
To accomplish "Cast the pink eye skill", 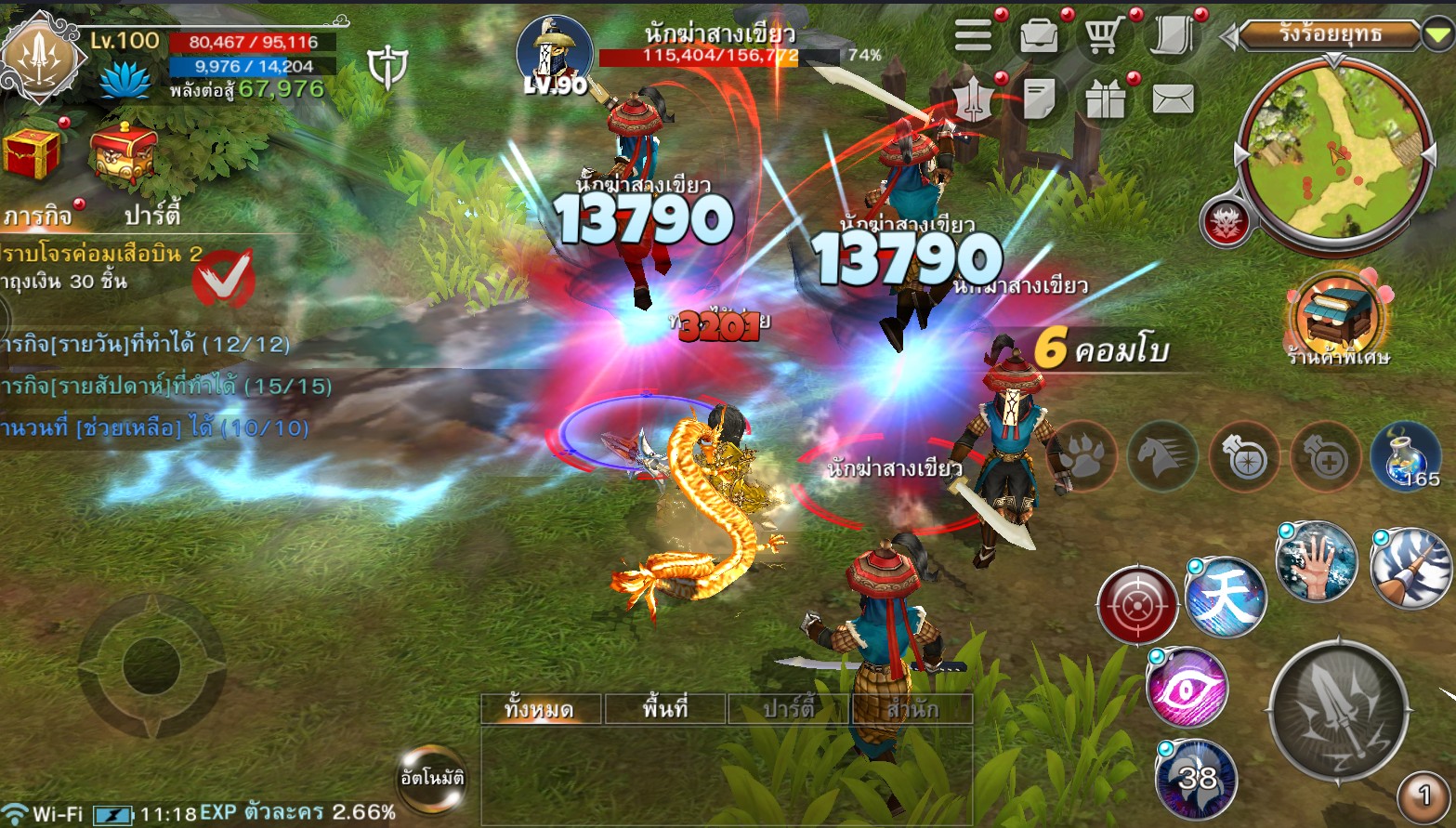I will click(1186, 688).
